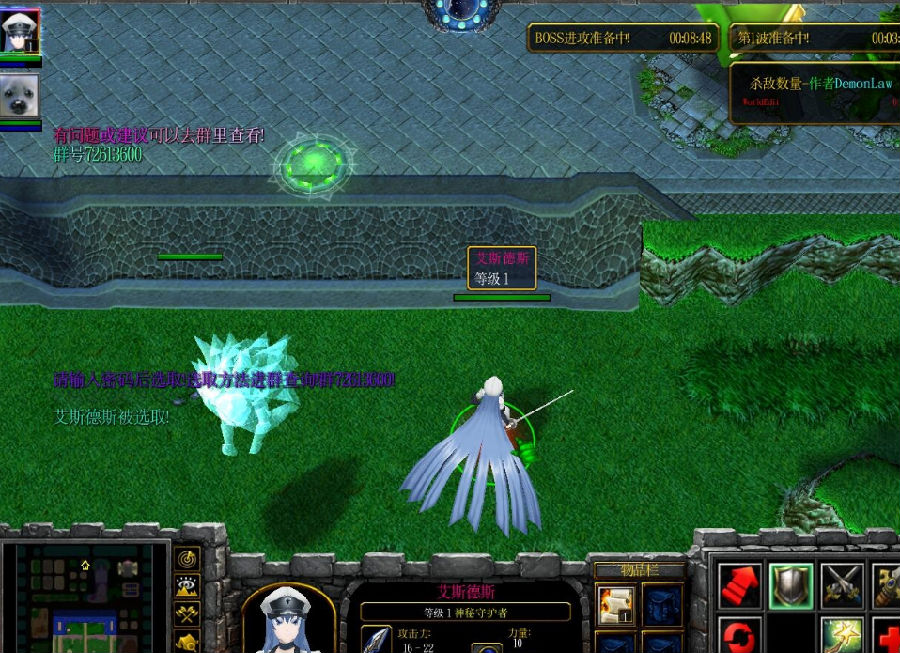Toggle the crossed-axes ally color button
Screen dimensions: 900x653
[x=187, y=613]
